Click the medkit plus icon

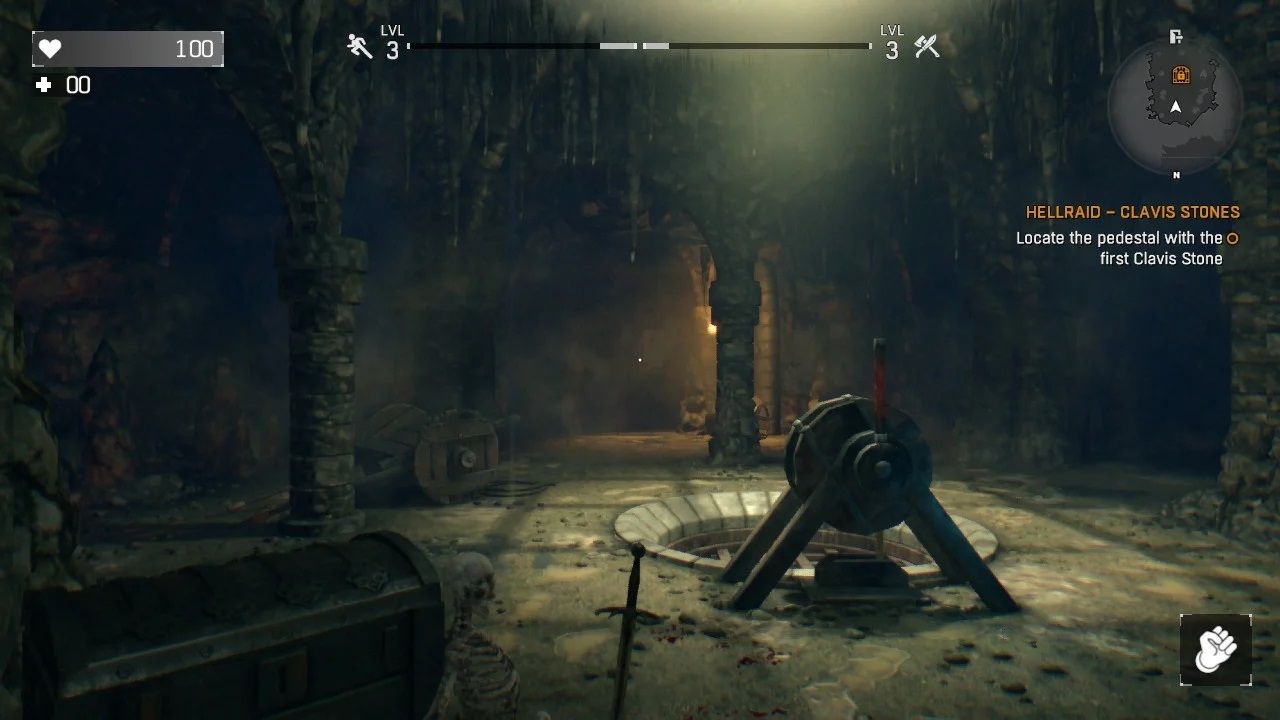pos(43,85)
